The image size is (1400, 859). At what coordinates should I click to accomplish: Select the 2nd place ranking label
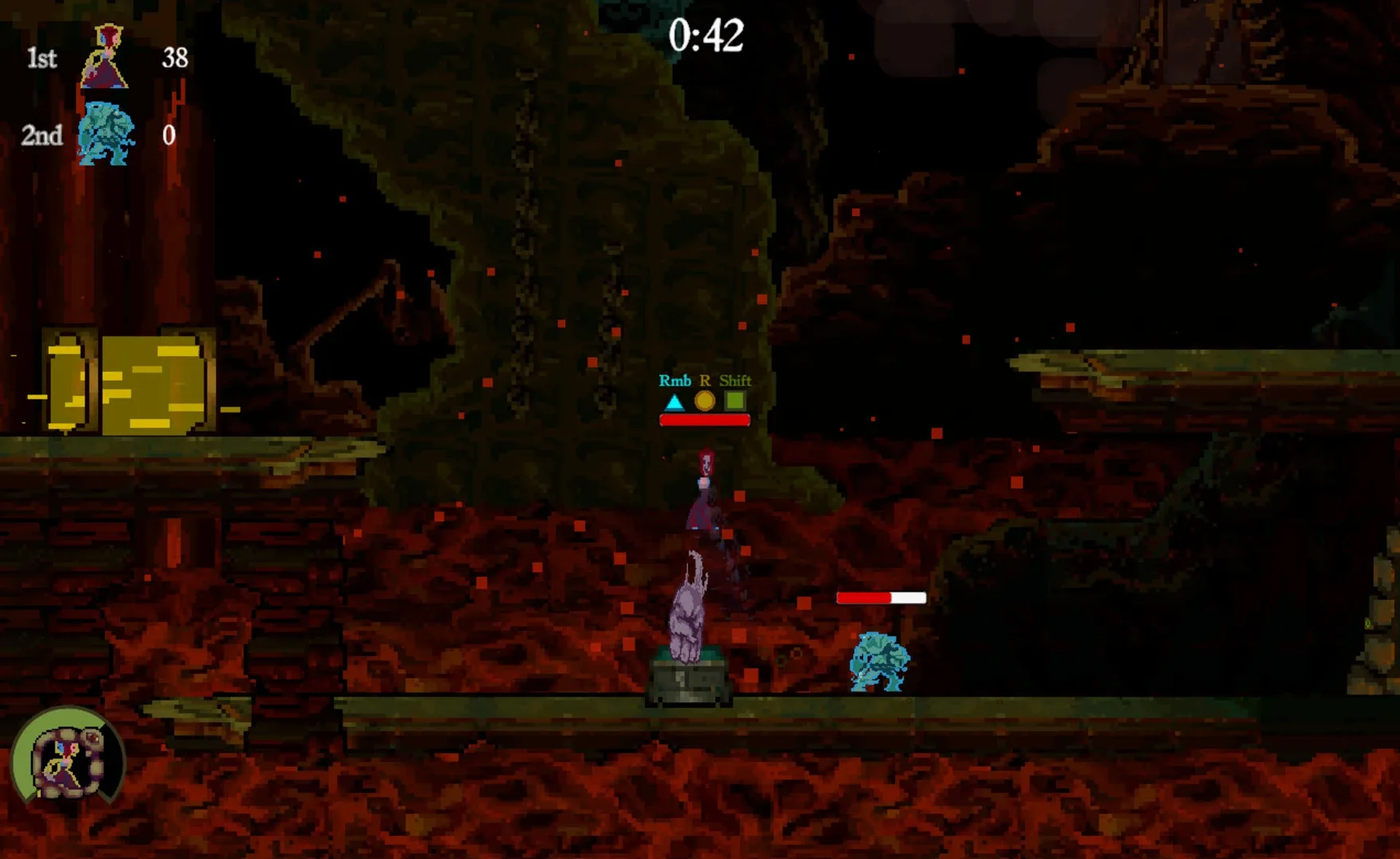[41, 137]
